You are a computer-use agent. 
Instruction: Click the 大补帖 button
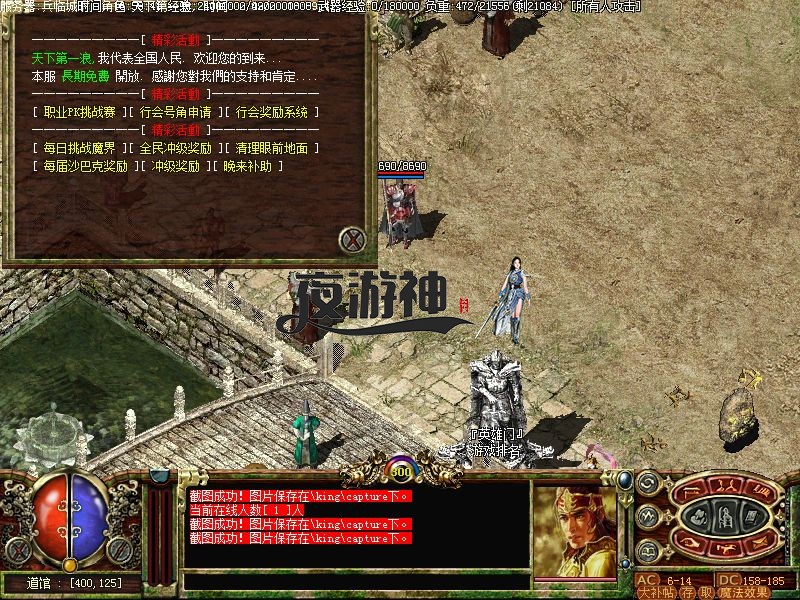(x=657, y=592)
